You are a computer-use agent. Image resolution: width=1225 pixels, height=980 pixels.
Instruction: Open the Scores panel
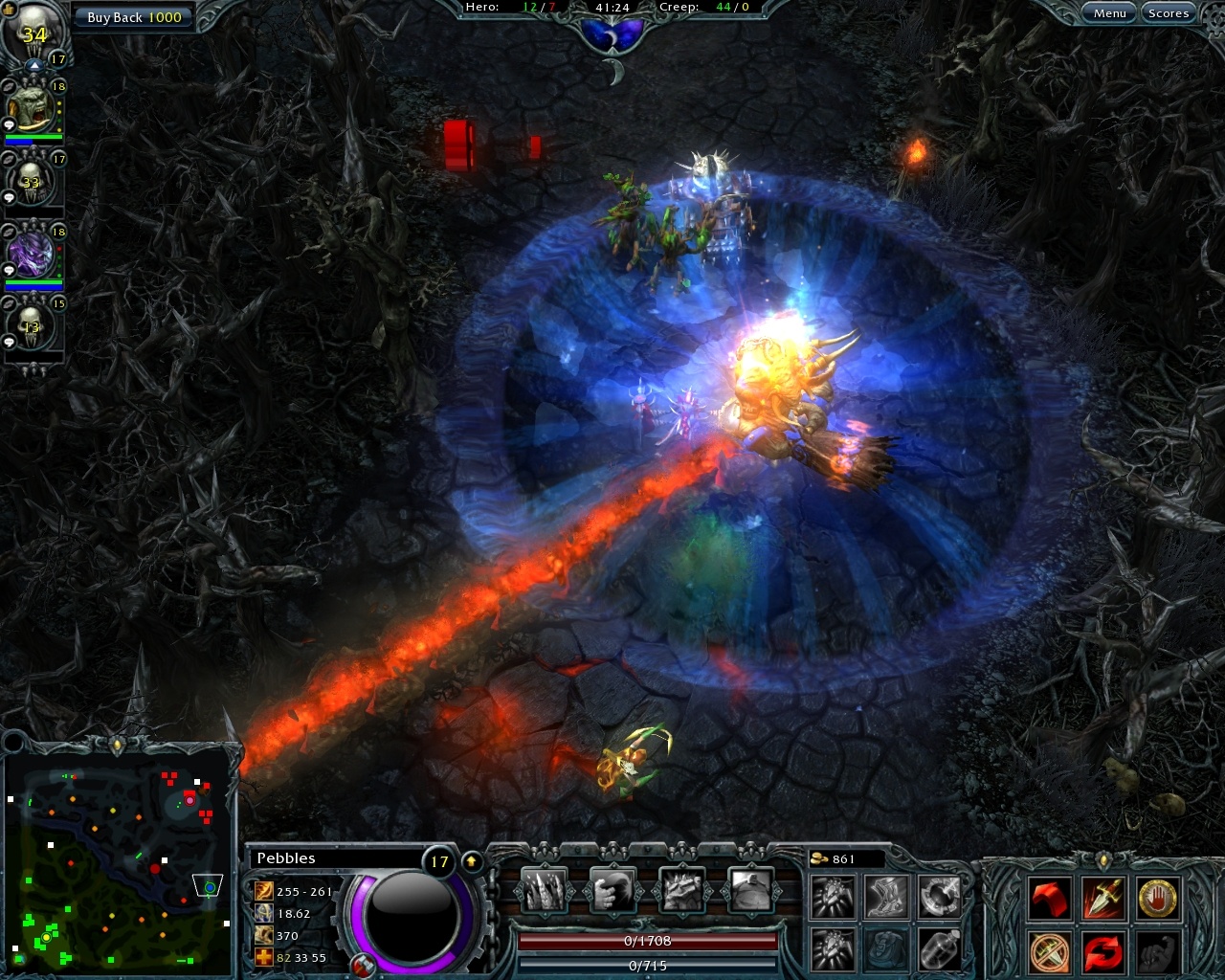click(x=1169, y=12)
